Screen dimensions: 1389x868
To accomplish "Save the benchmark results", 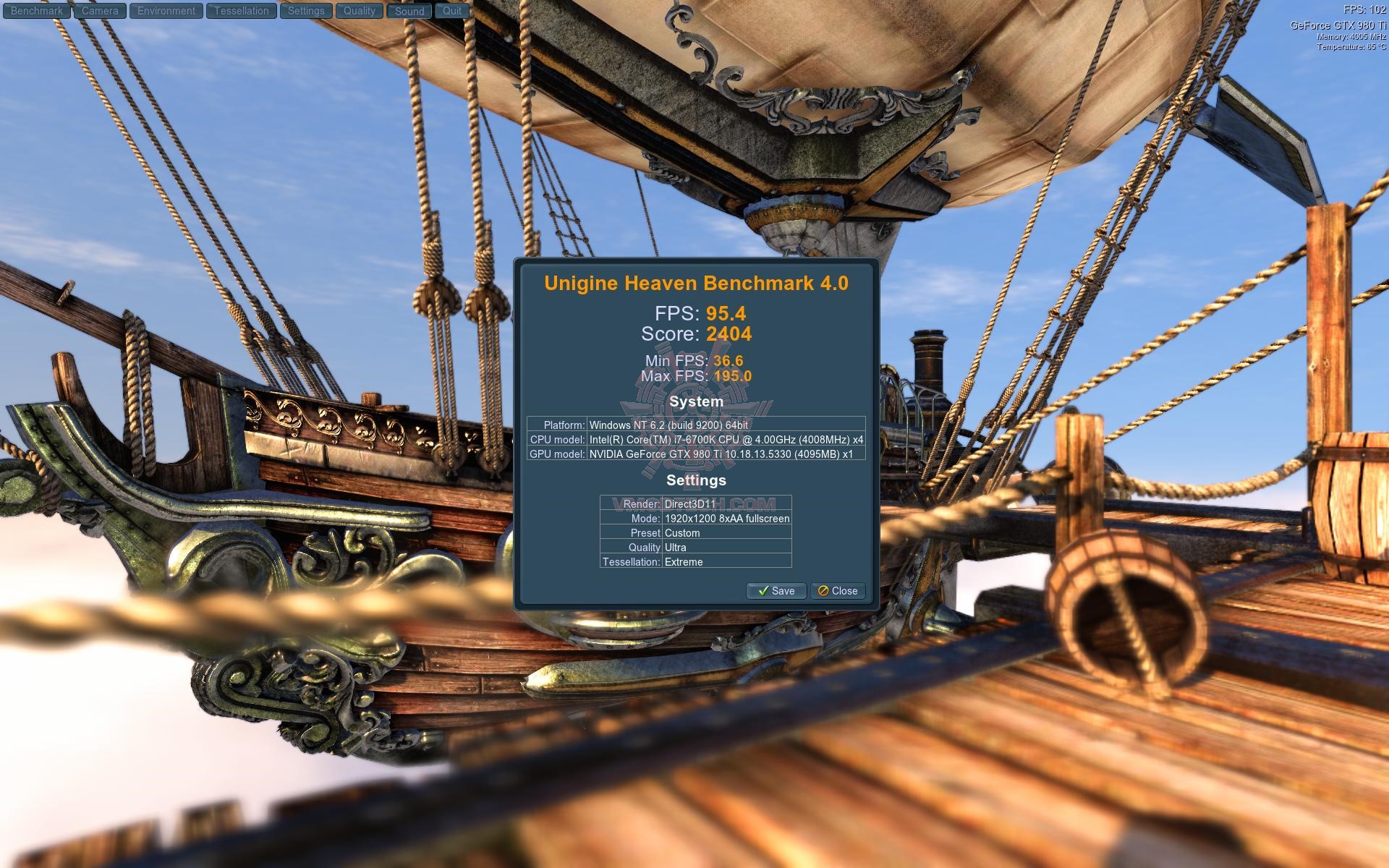I will 776,591.
